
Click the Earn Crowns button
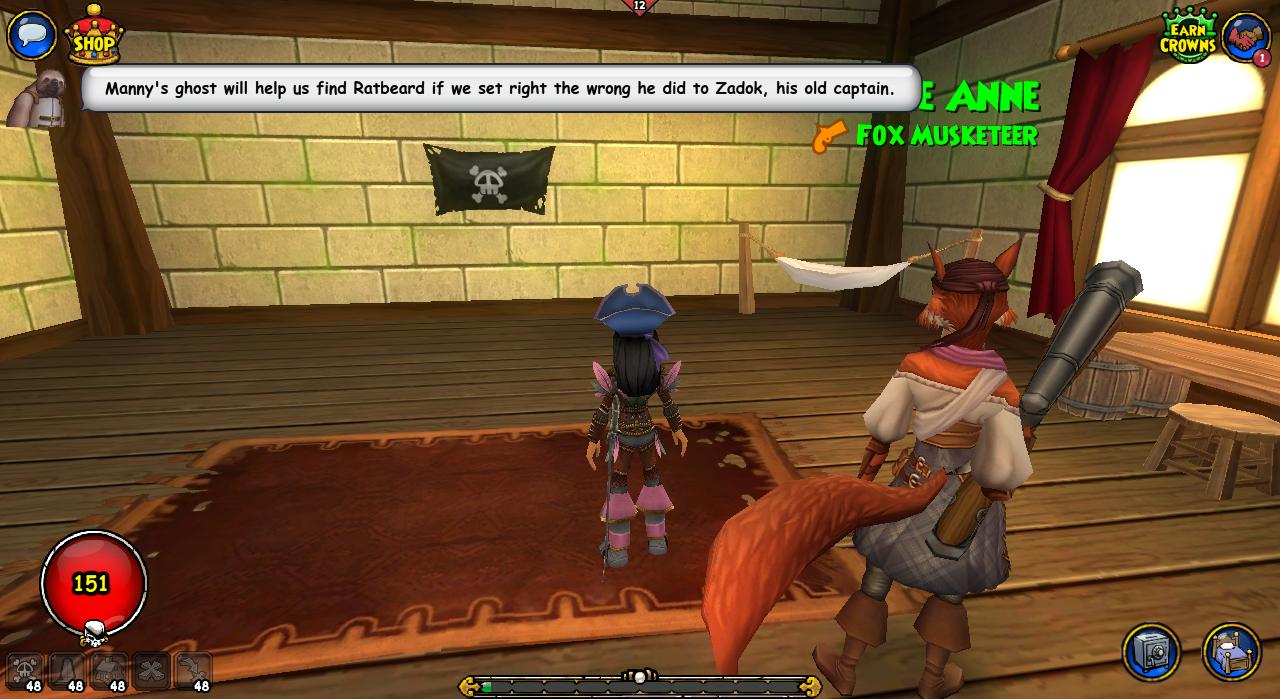1187,37
